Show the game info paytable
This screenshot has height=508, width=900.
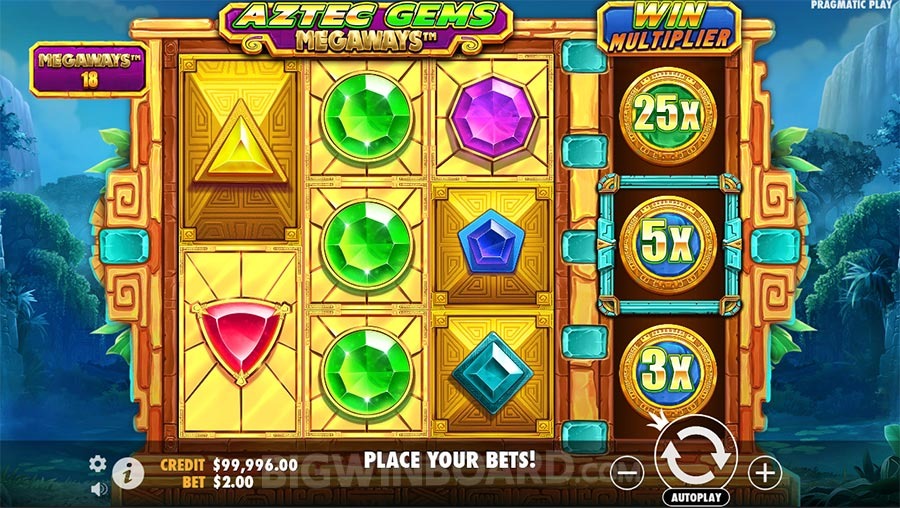(127, 473)
